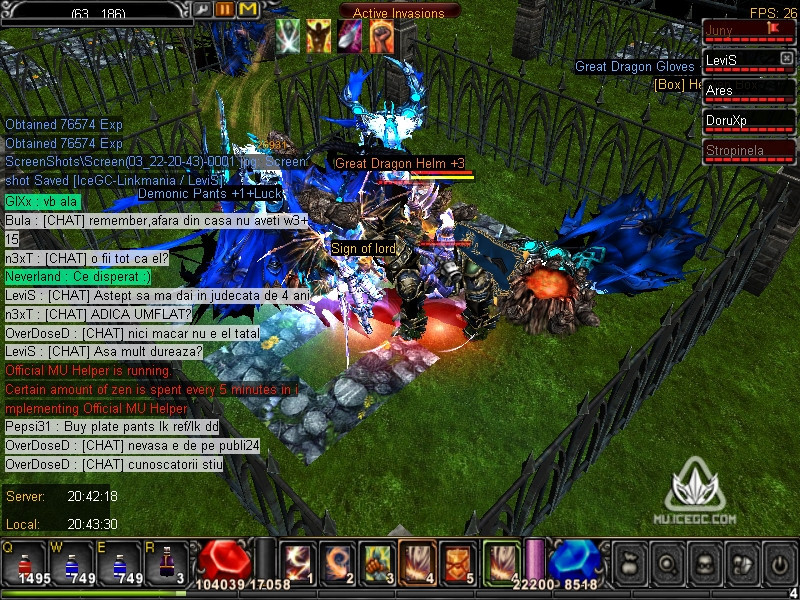
Task: Open the Active Invasions panel
Action: click(x=398, y=13)
